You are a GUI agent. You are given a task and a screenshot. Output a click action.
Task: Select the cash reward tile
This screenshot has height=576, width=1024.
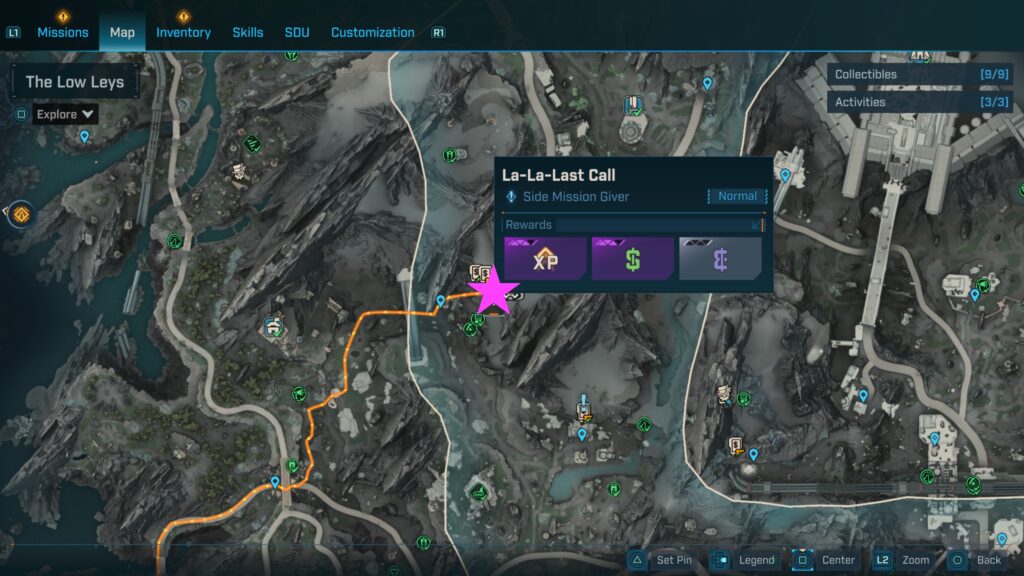pyautogui.click(x=632, y=259)
